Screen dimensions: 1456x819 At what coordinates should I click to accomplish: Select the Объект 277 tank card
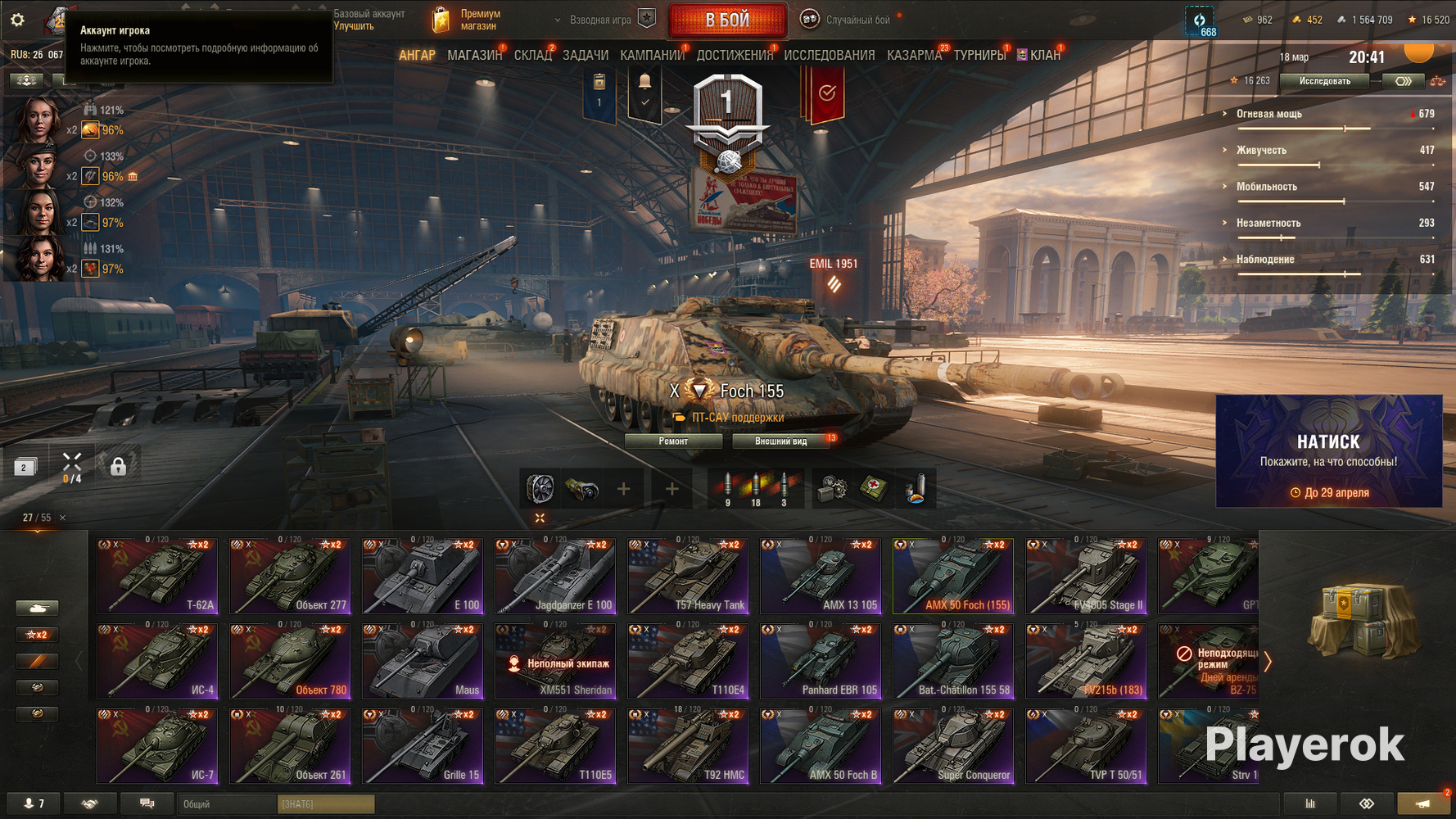(289, 576)
